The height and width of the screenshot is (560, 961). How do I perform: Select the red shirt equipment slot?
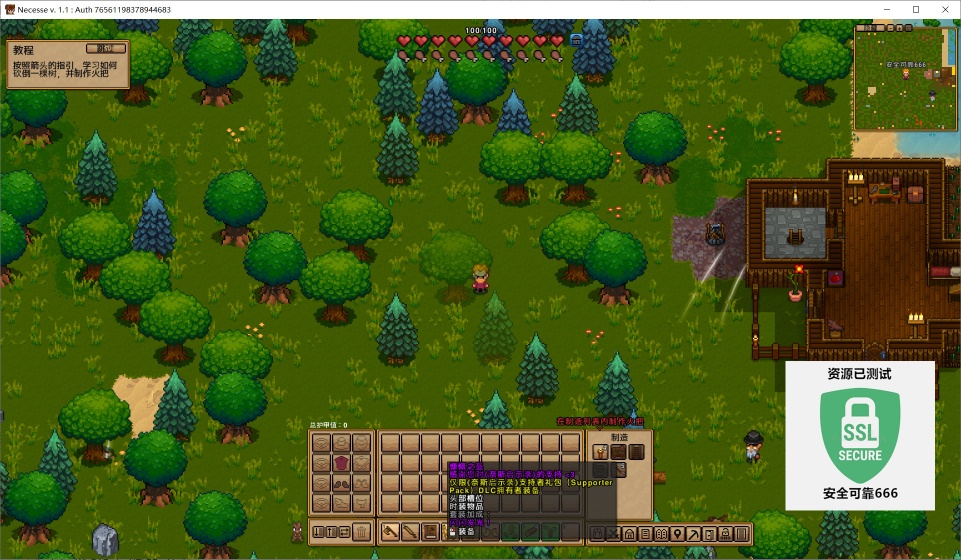(x=341, y=463)
